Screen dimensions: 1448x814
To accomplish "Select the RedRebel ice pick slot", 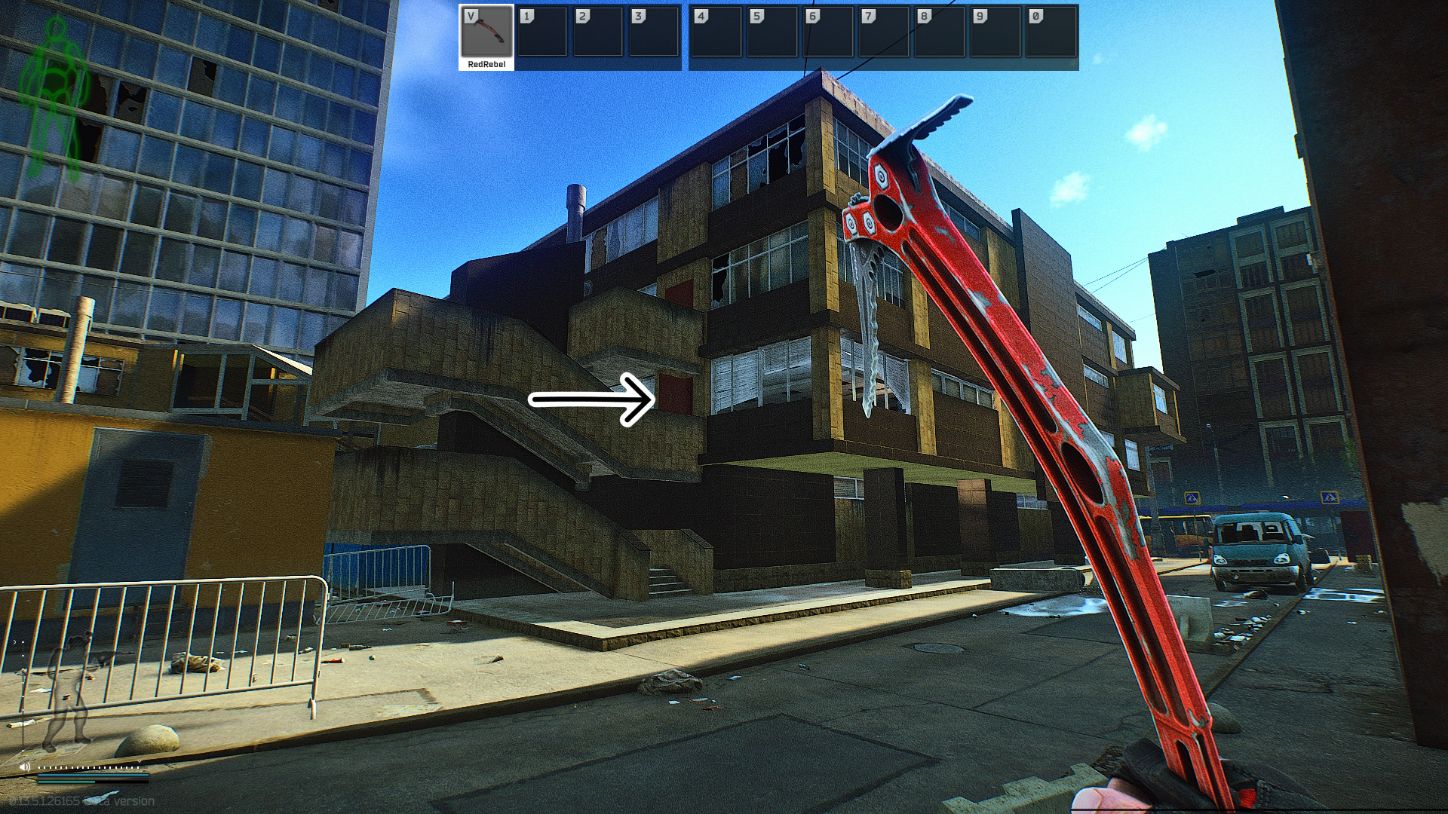I will tap(487, 32).
